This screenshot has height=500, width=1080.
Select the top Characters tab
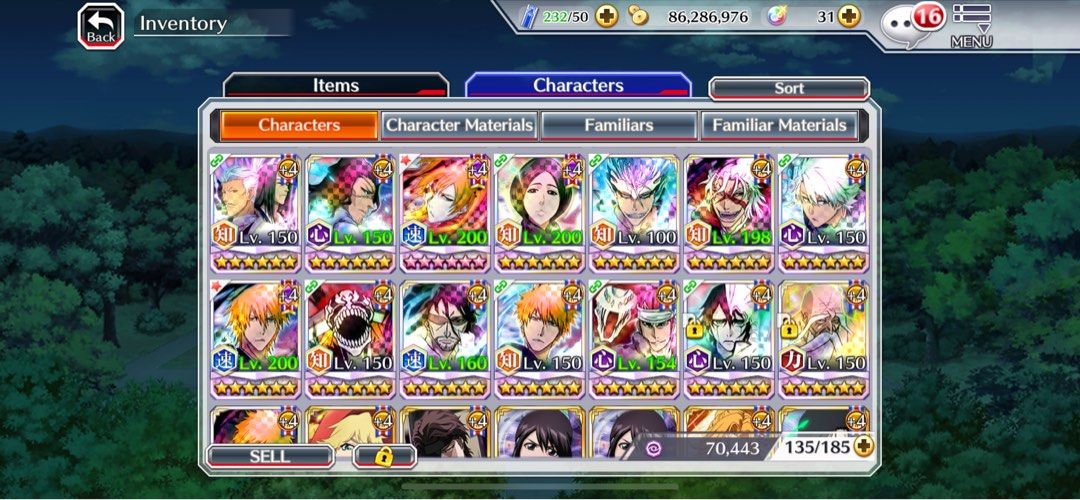point(578,86)
